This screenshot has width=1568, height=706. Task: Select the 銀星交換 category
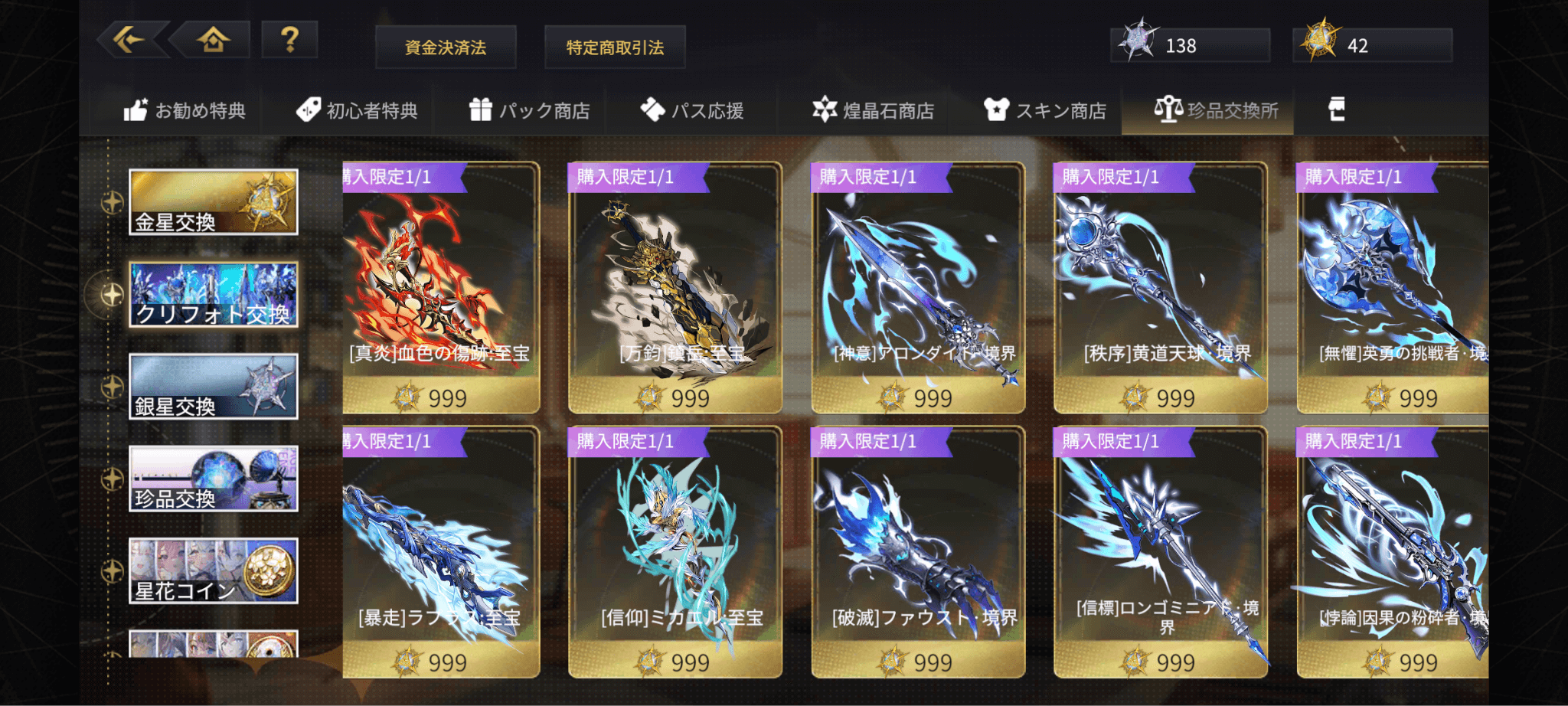coord(213,387)
